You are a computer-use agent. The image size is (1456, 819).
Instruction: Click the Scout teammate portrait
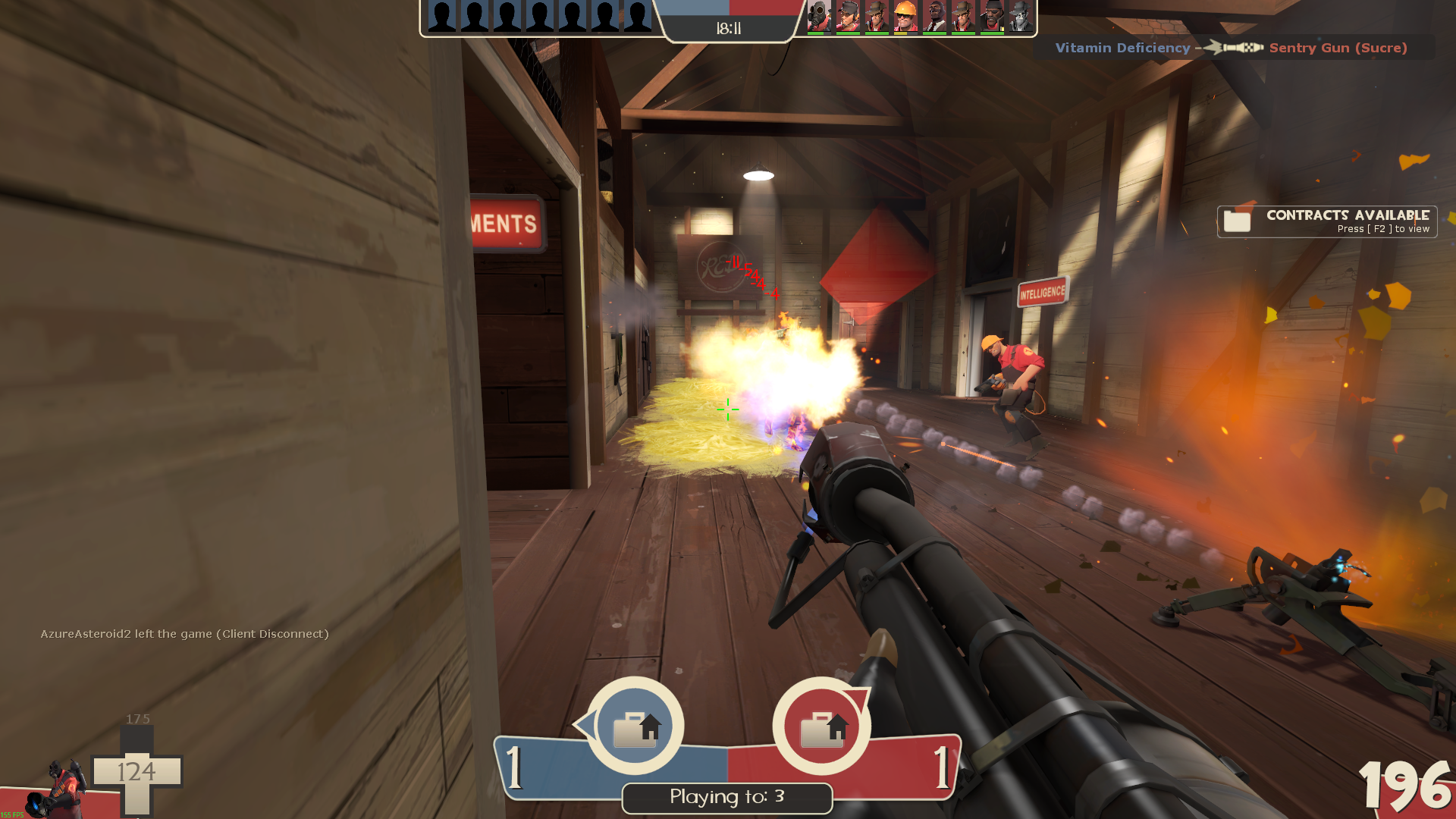point(848,17)
